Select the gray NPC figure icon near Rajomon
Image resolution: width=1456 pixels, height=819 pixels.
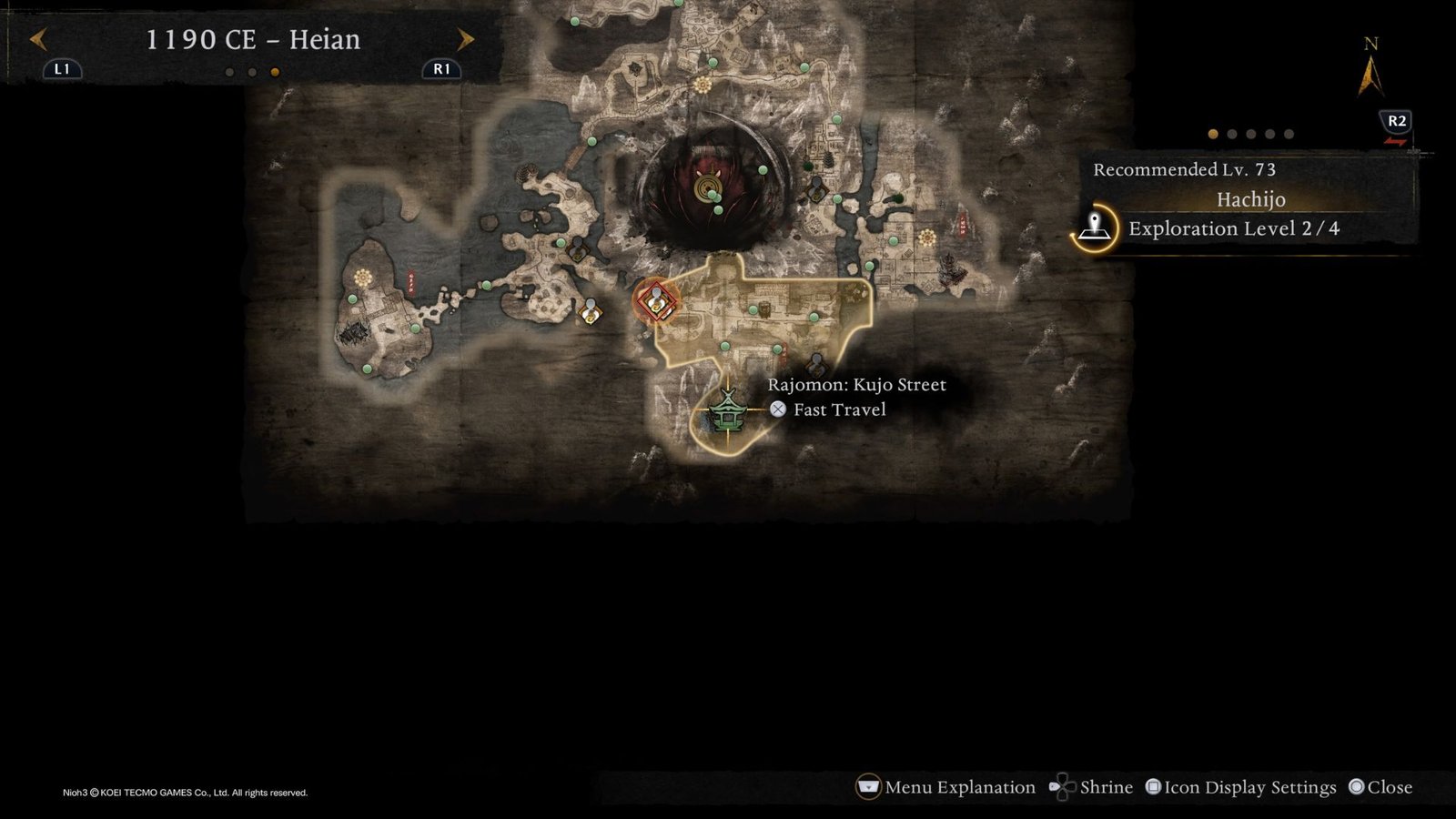pyautogui.click(x=814, y=364)
